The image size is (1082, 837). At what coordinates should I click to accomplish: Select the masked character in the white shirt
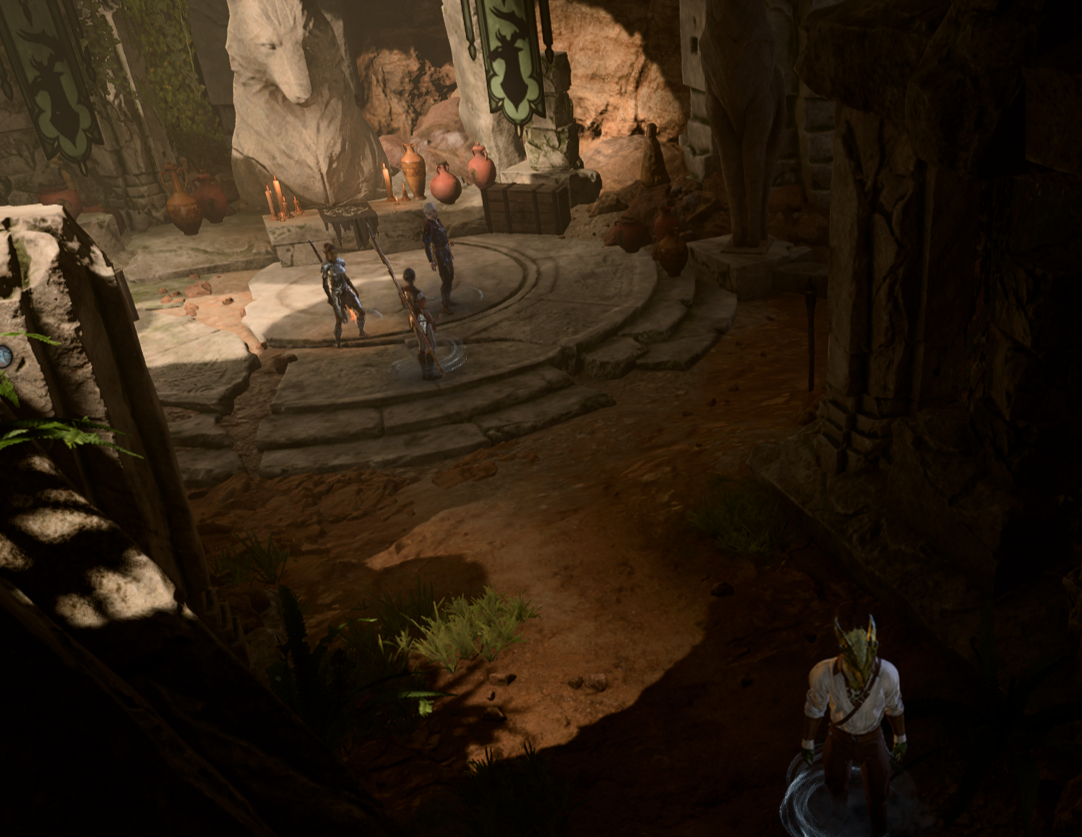pyautogui.click(x=853, y=708)
